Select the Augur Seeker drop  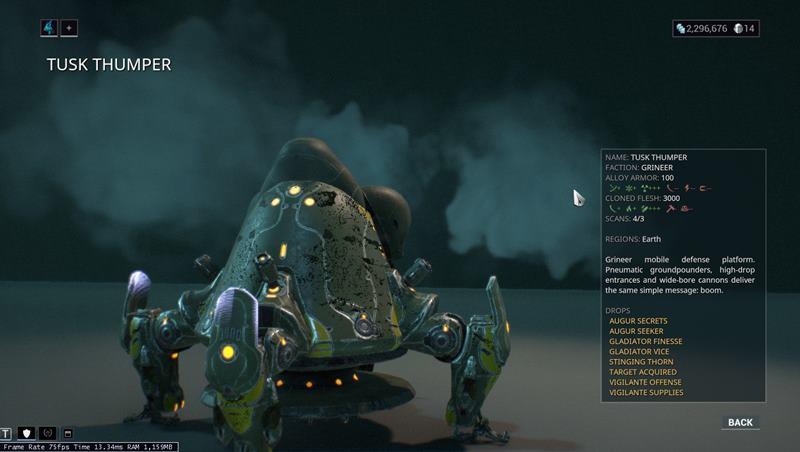(x=636, y=331)
